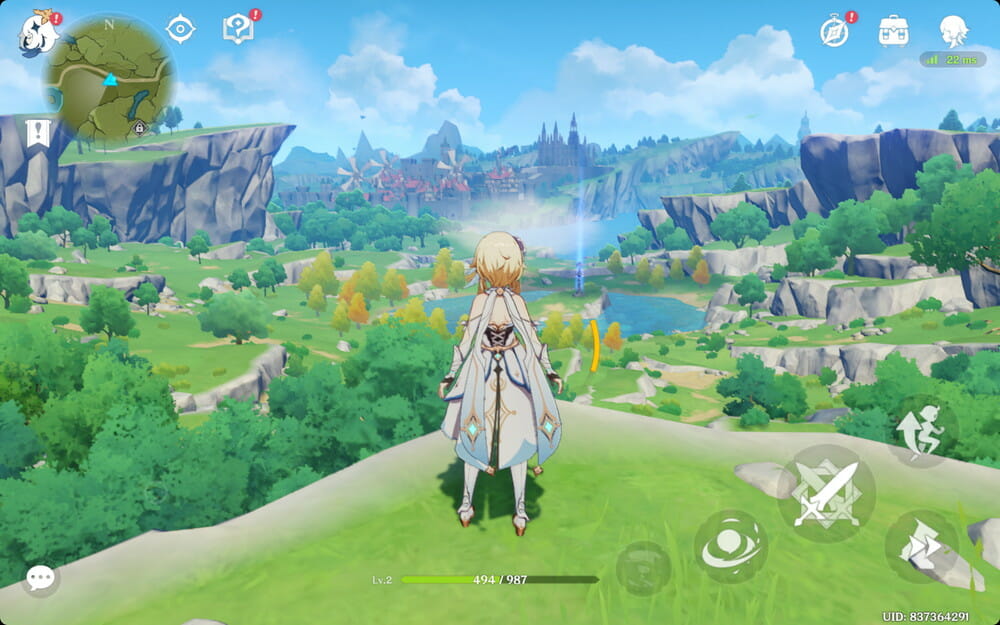Open the backpack inventory

coord(893,31)
